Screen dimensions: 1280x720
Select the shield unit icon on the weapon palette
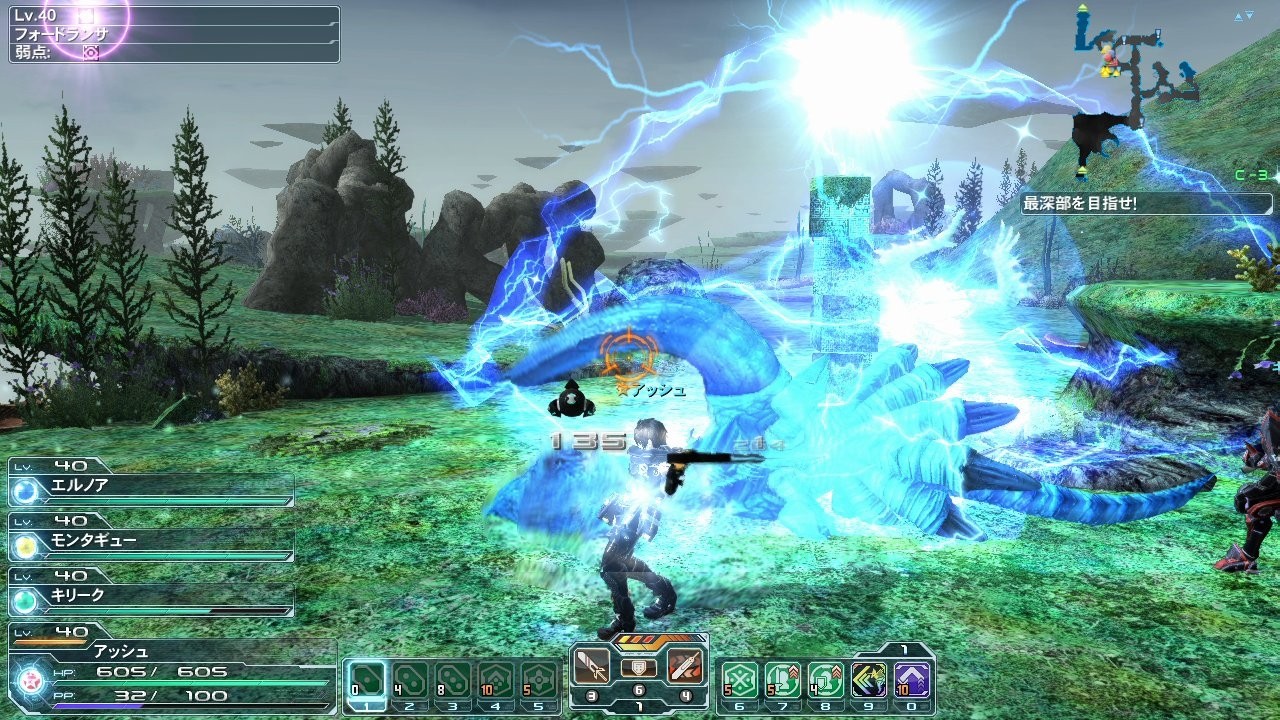(638, 668)
